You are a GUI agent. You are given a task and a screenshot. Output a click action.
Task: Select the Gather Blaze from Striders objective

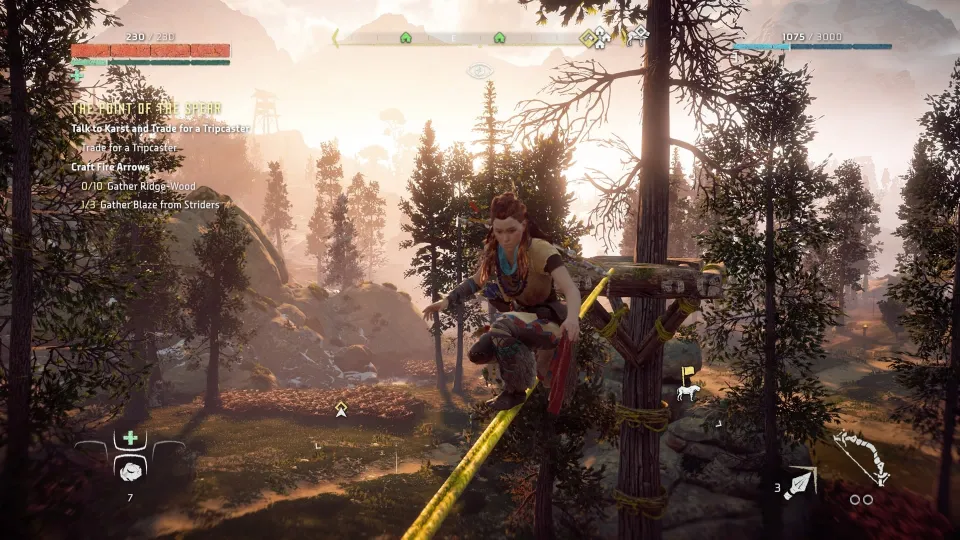click(150, 205)
